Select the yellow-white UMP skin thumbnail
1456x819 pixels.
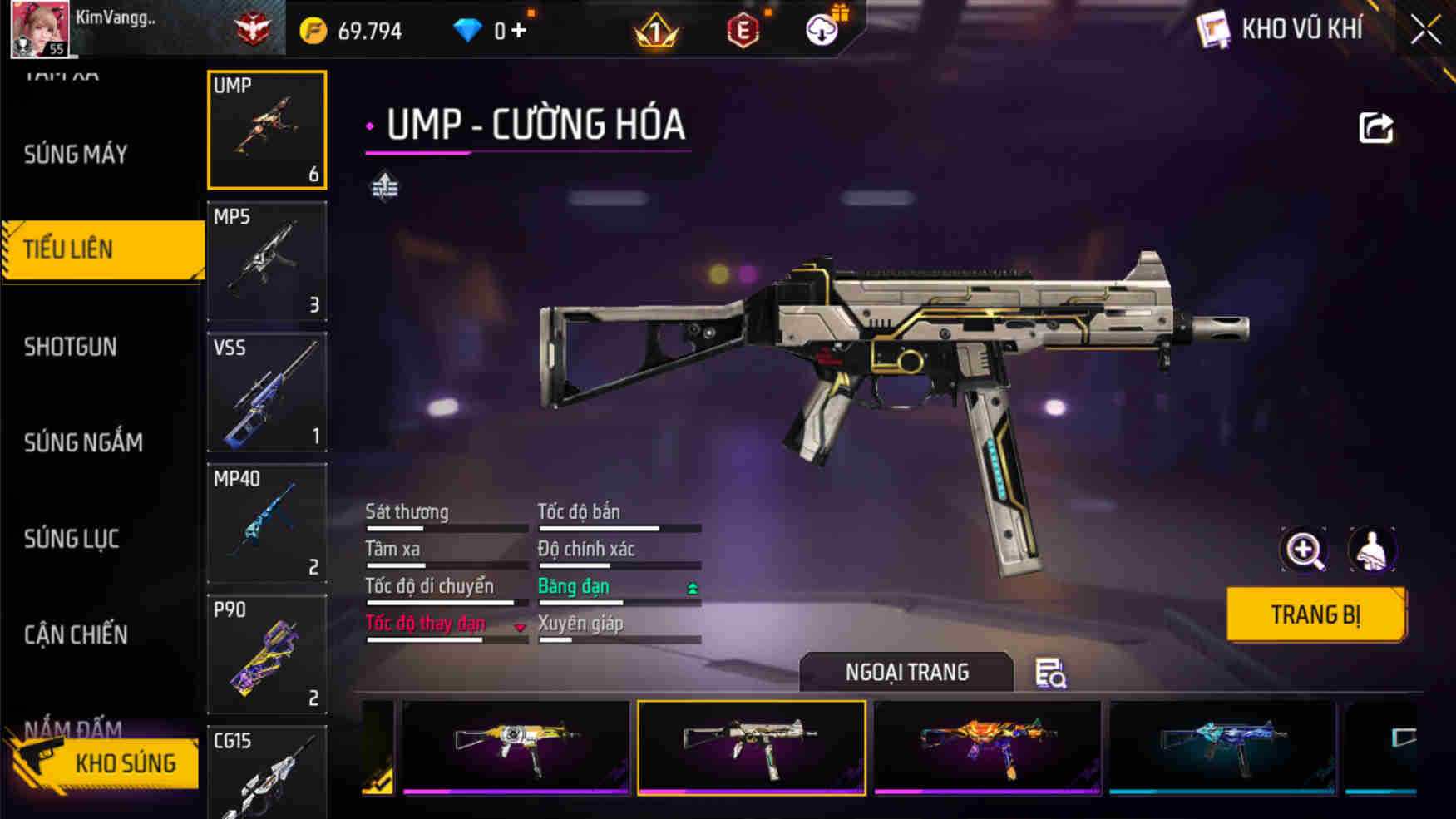pos(516,747)
